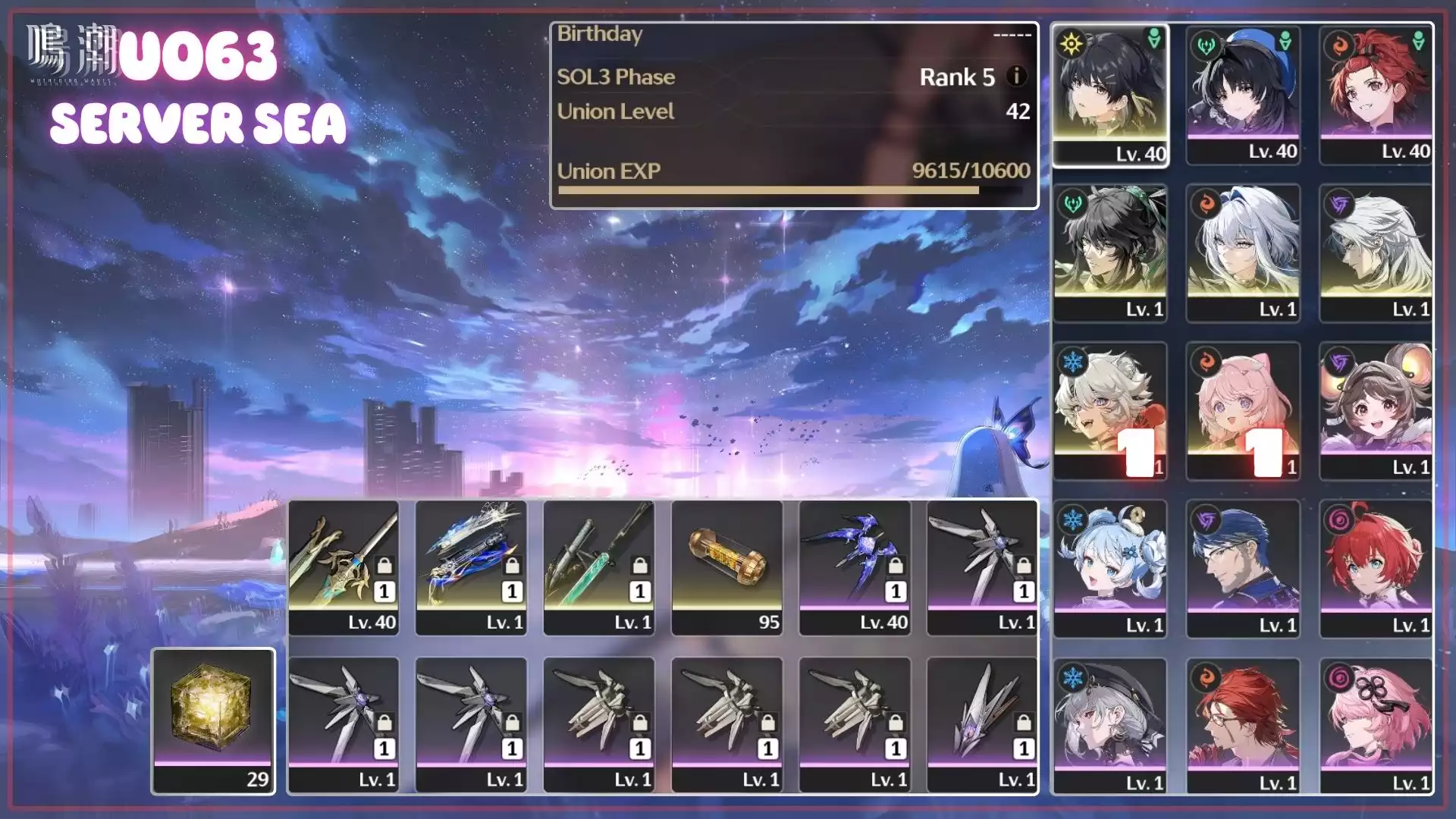Select red-haired Chixia at Lv. 40
This screenshot has width=1456, height=819.
coord(1376,95)
